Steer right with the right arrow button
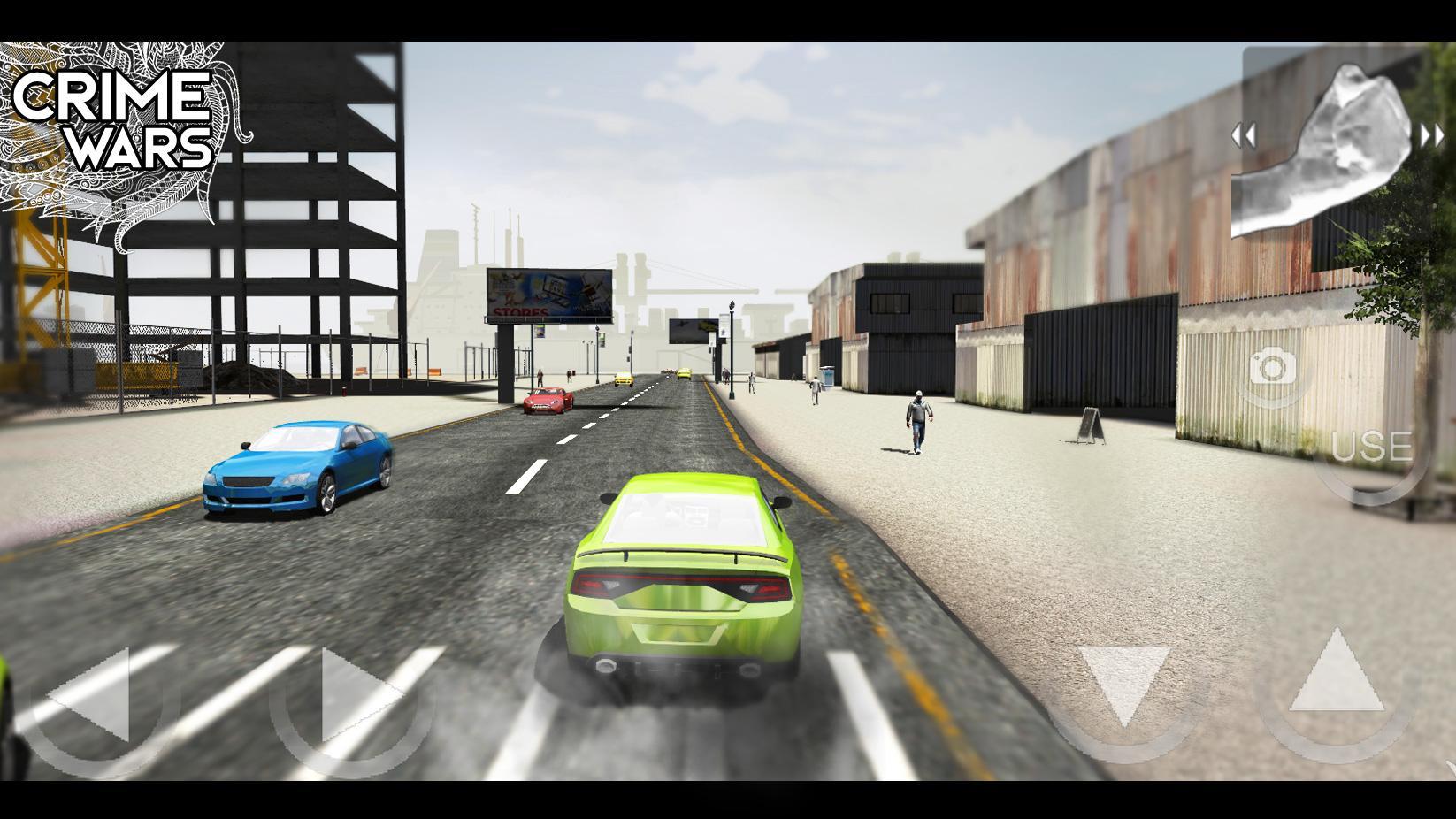The height and width of the screenshot is (819, 1456). point(354,697)
